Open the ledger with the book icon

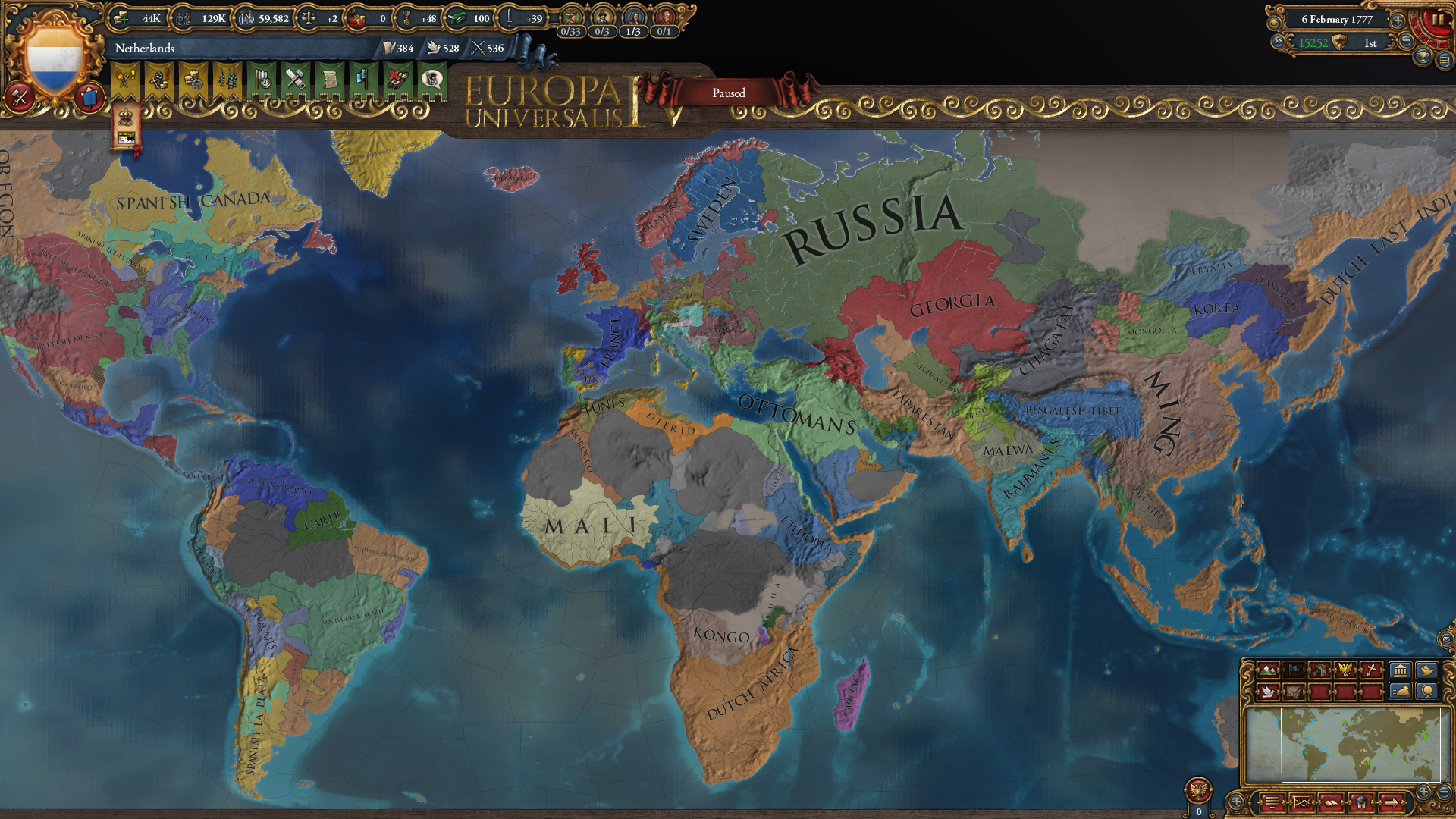point(1331,803)
